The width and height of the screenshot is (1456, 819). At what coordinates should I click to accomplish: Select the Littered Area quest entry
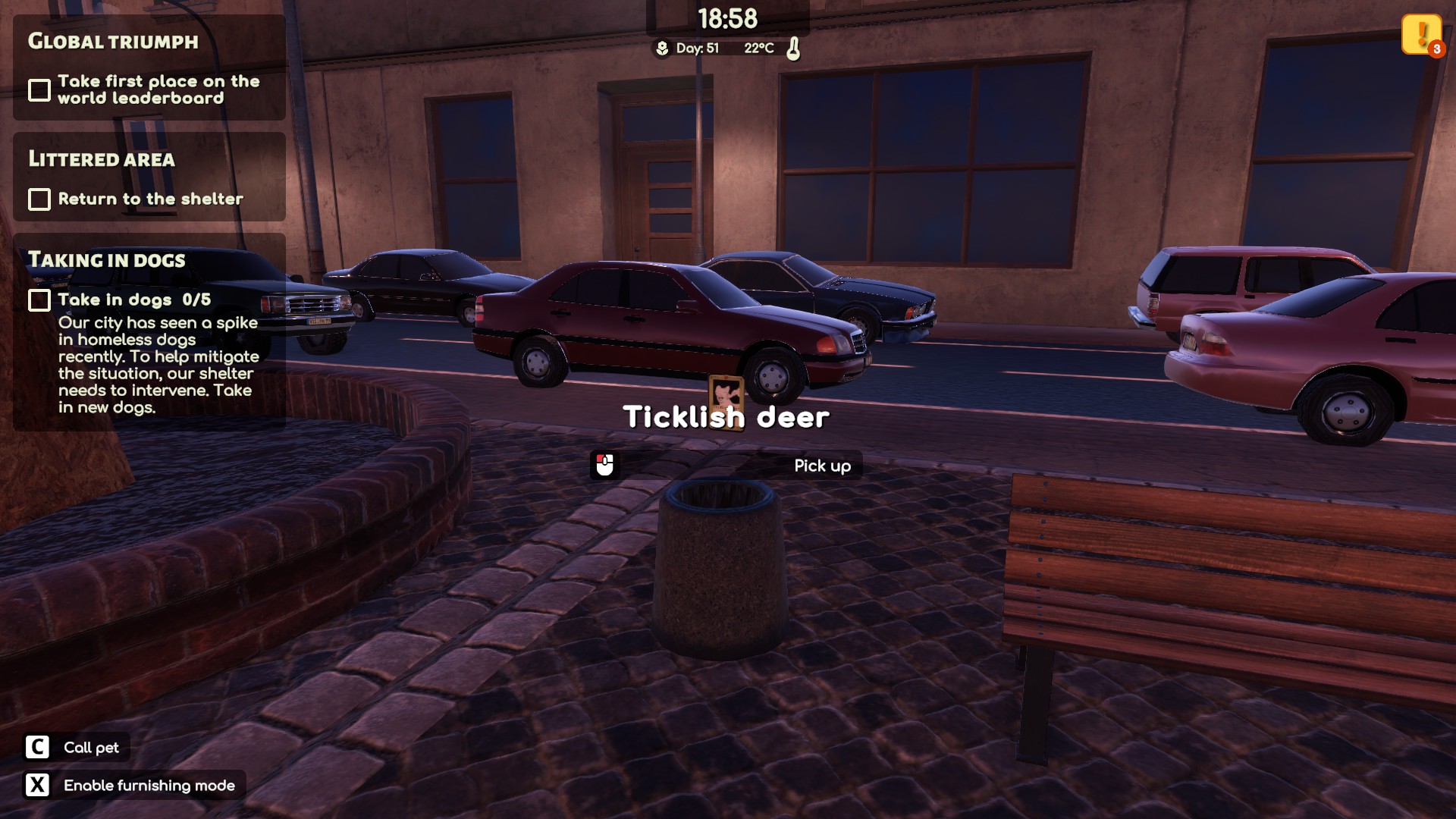coord(149,177)
